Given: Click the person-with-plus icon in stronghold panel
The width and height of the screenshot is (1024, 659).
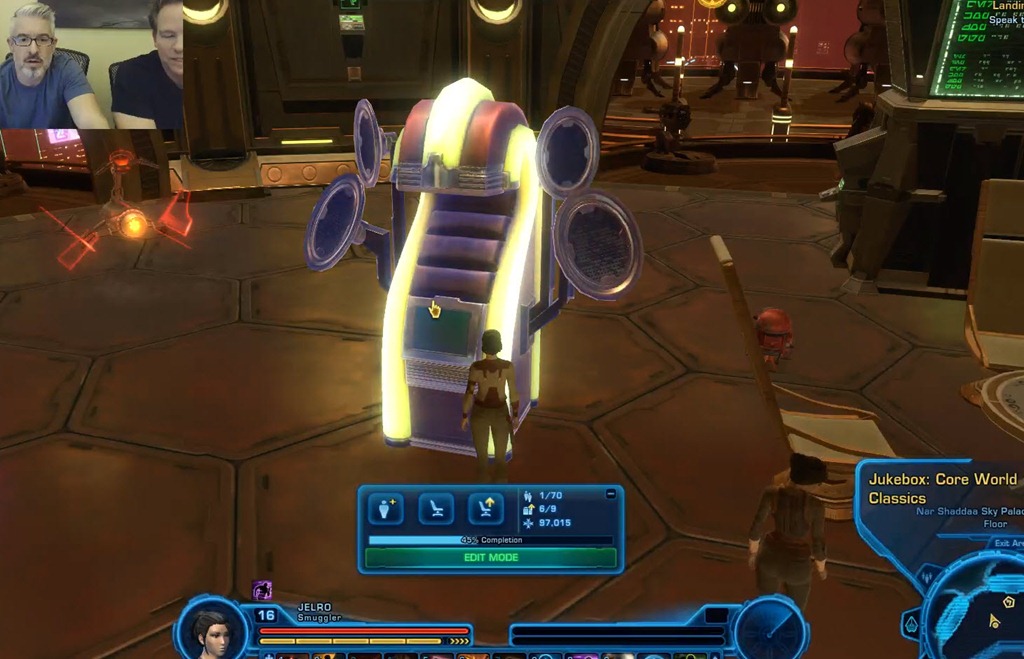Looking at the screenshot, I should coord(385,509).
